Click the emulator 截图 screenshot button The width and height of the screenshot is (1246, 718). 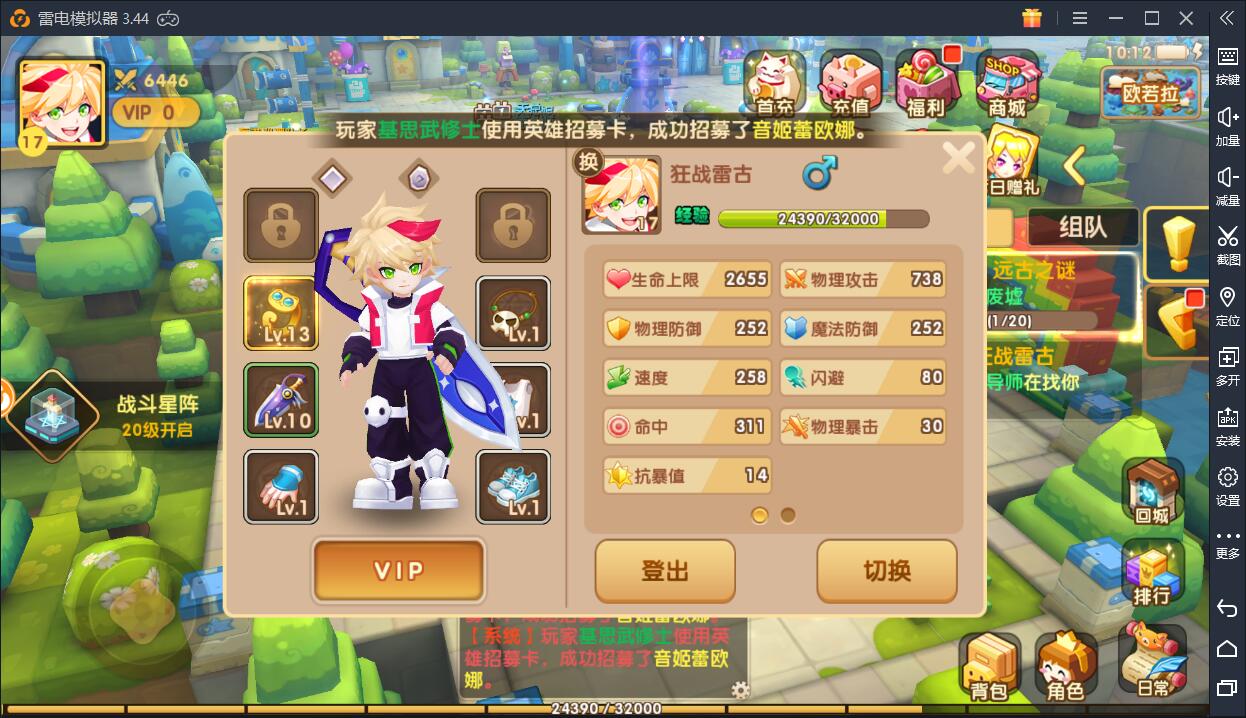[x=1227, y=245]
